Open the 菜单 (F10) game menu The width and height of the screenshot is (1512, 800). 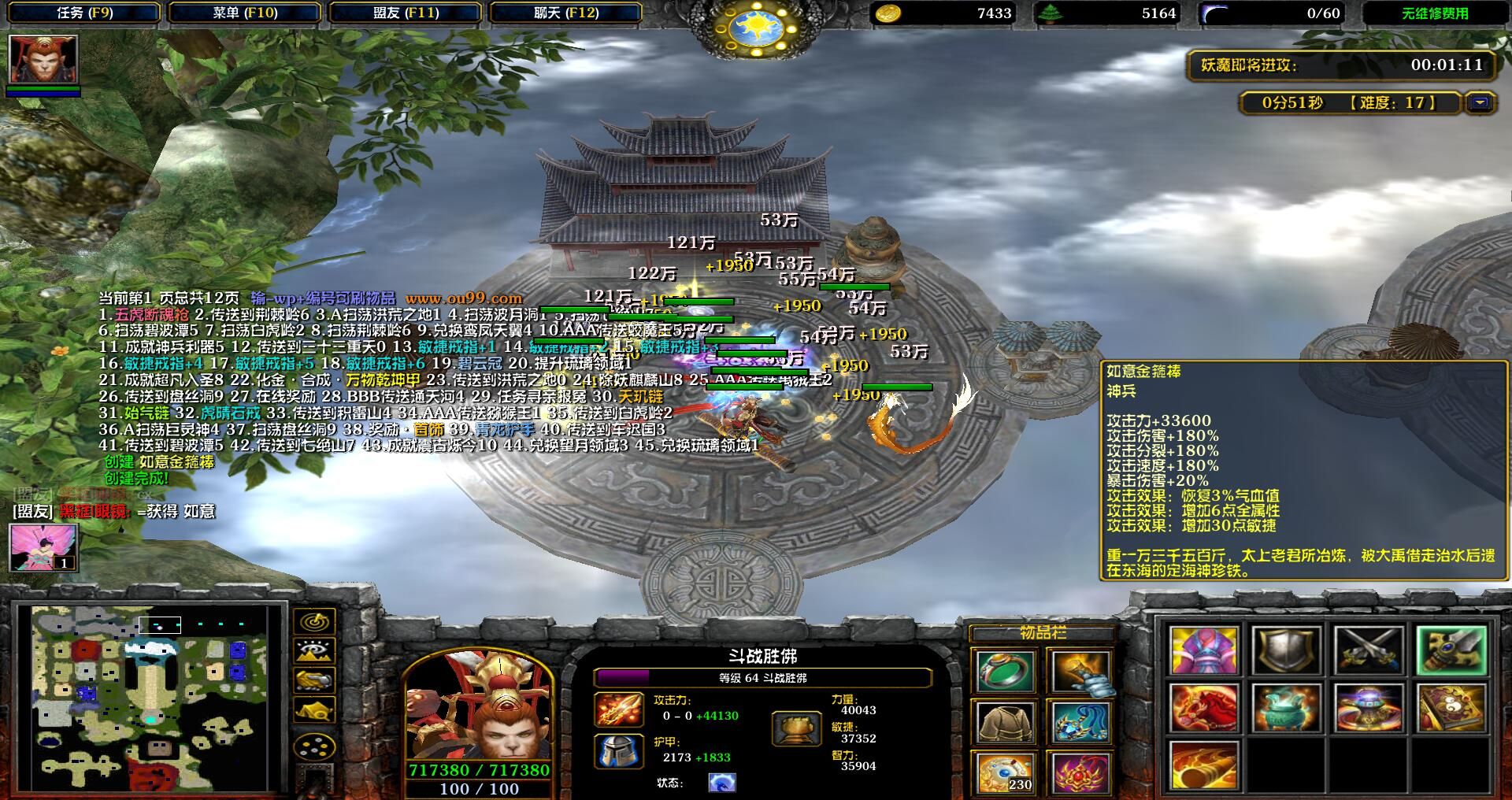coord(245,13)
